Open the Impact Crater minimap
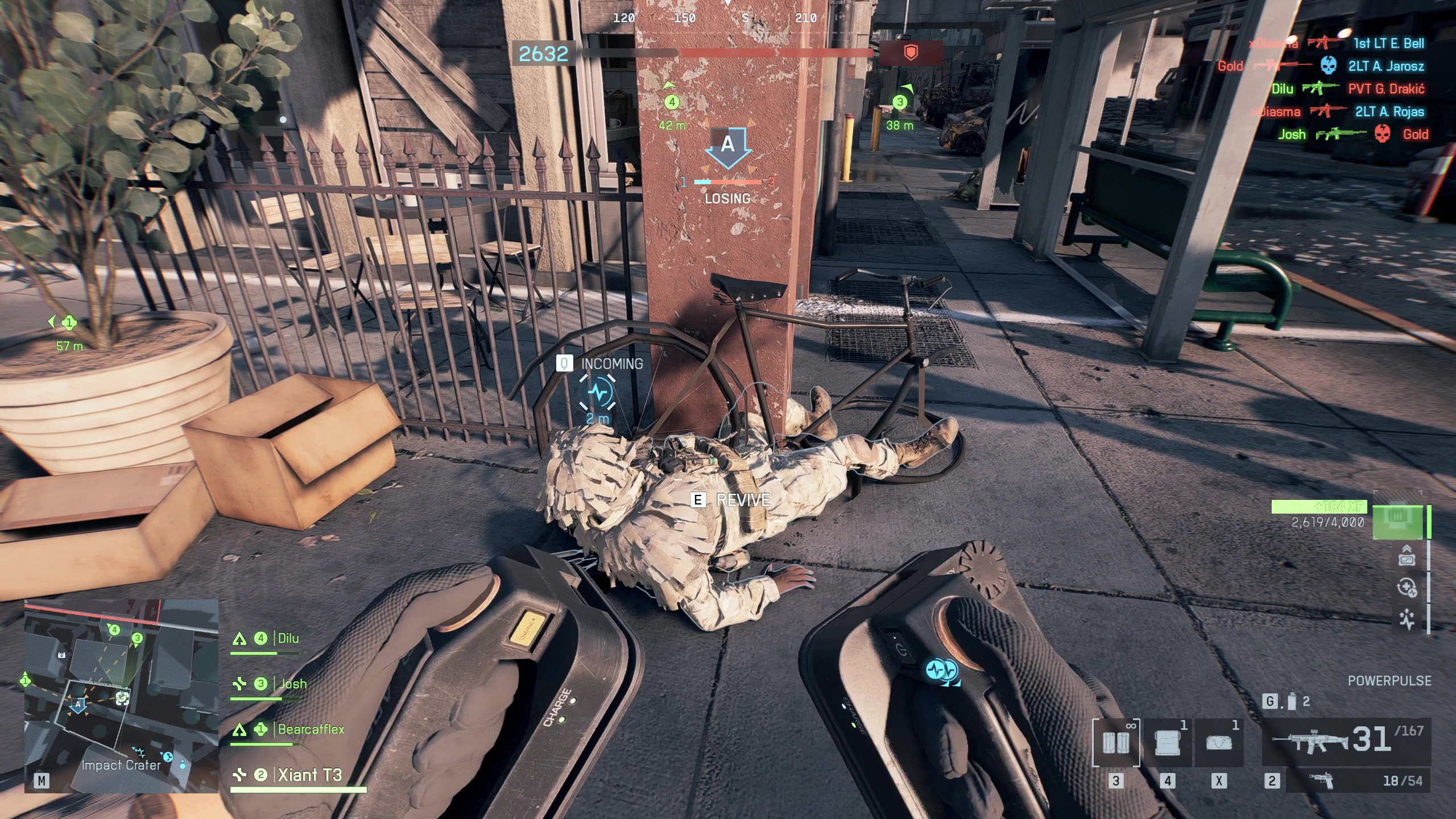Image resolution: width=1456 pixels, height=819 pixels. [121, 695]
